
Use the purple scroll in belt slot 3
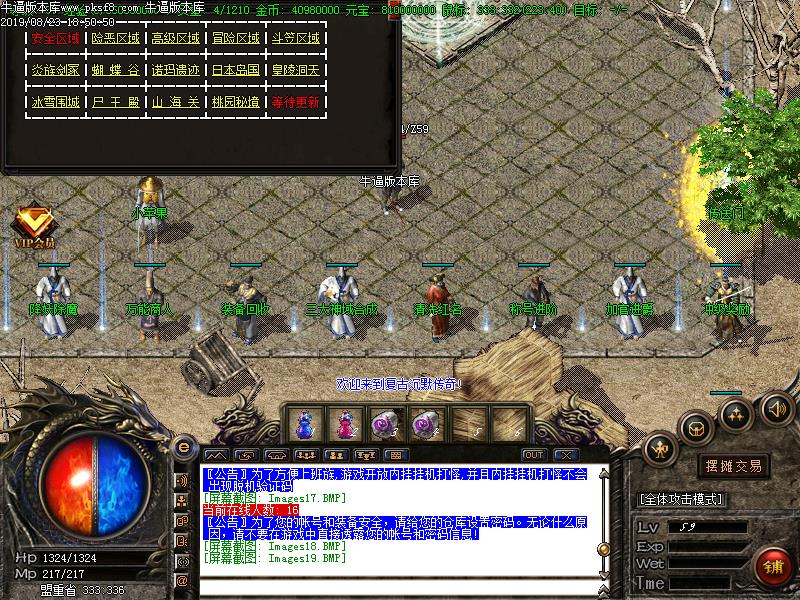(386, 424)
